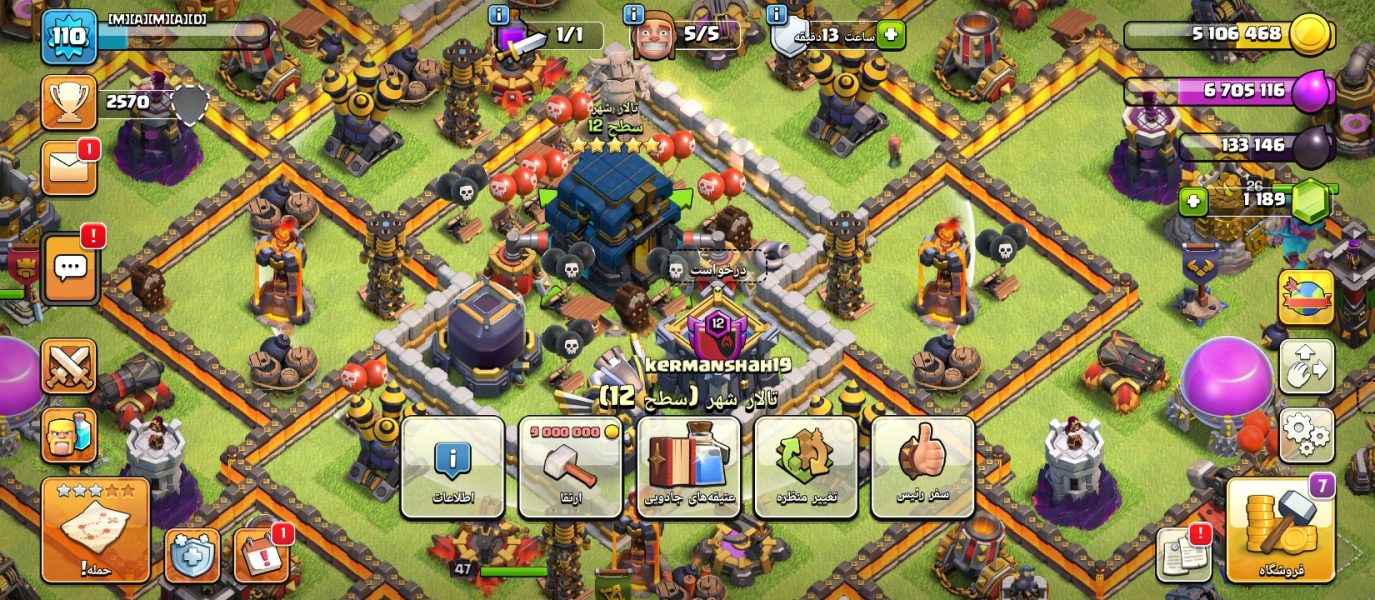The width and height of the screenshot is (1375, 600).
Task: Open the crossed swords attack log
Action: click(69, 366)
